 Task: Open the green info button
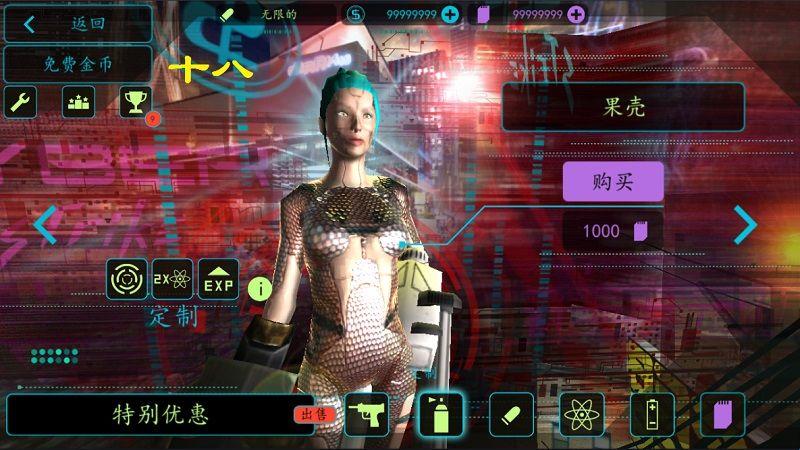pyautogui.click(x=261, y=290)
